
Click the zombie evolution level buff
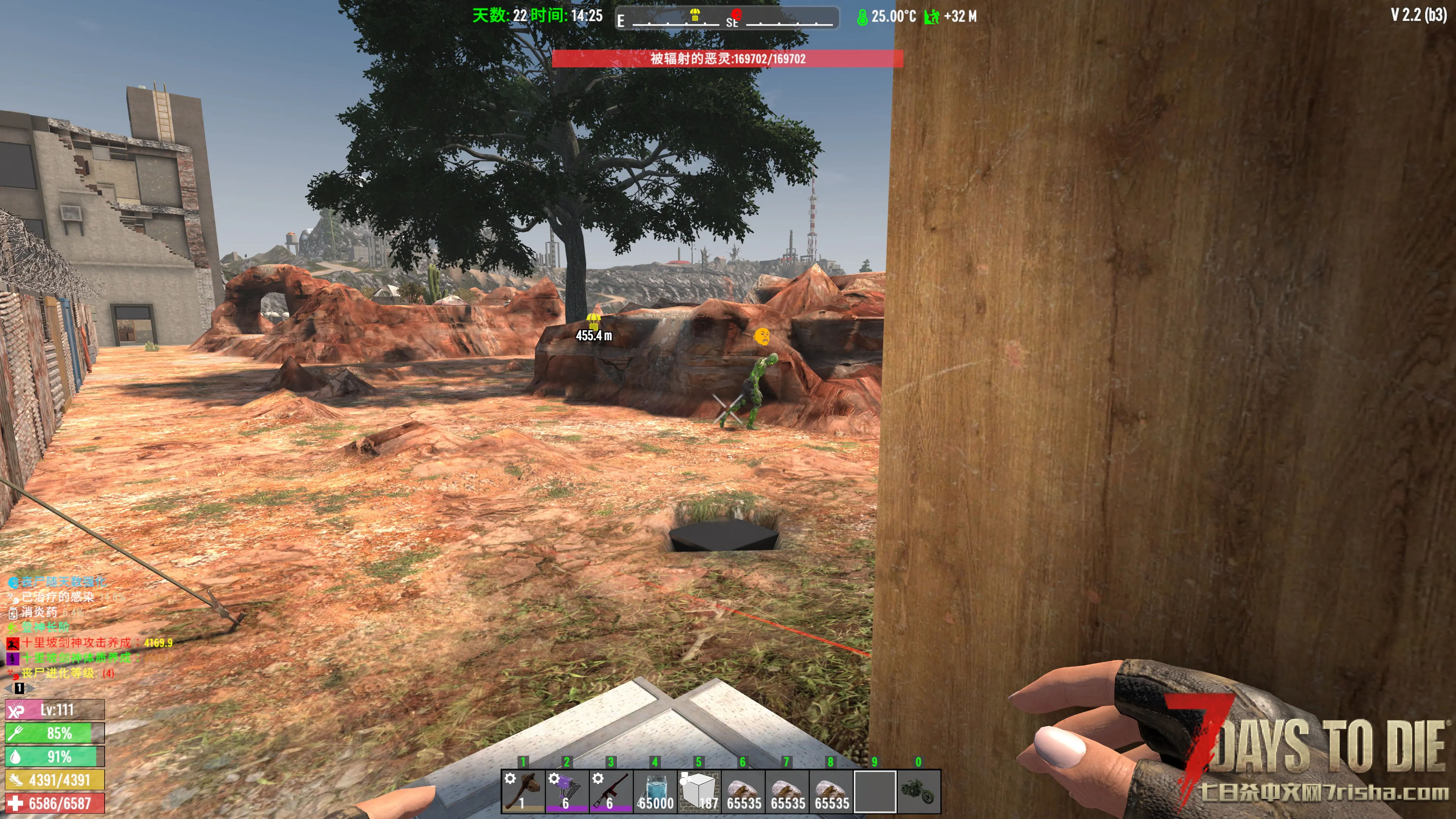[13, 674]
